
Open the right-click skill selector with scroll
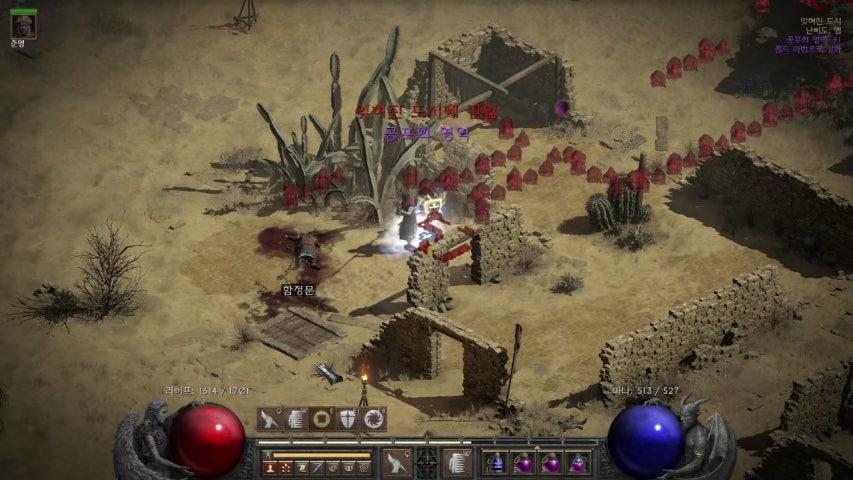pos(457,462)
